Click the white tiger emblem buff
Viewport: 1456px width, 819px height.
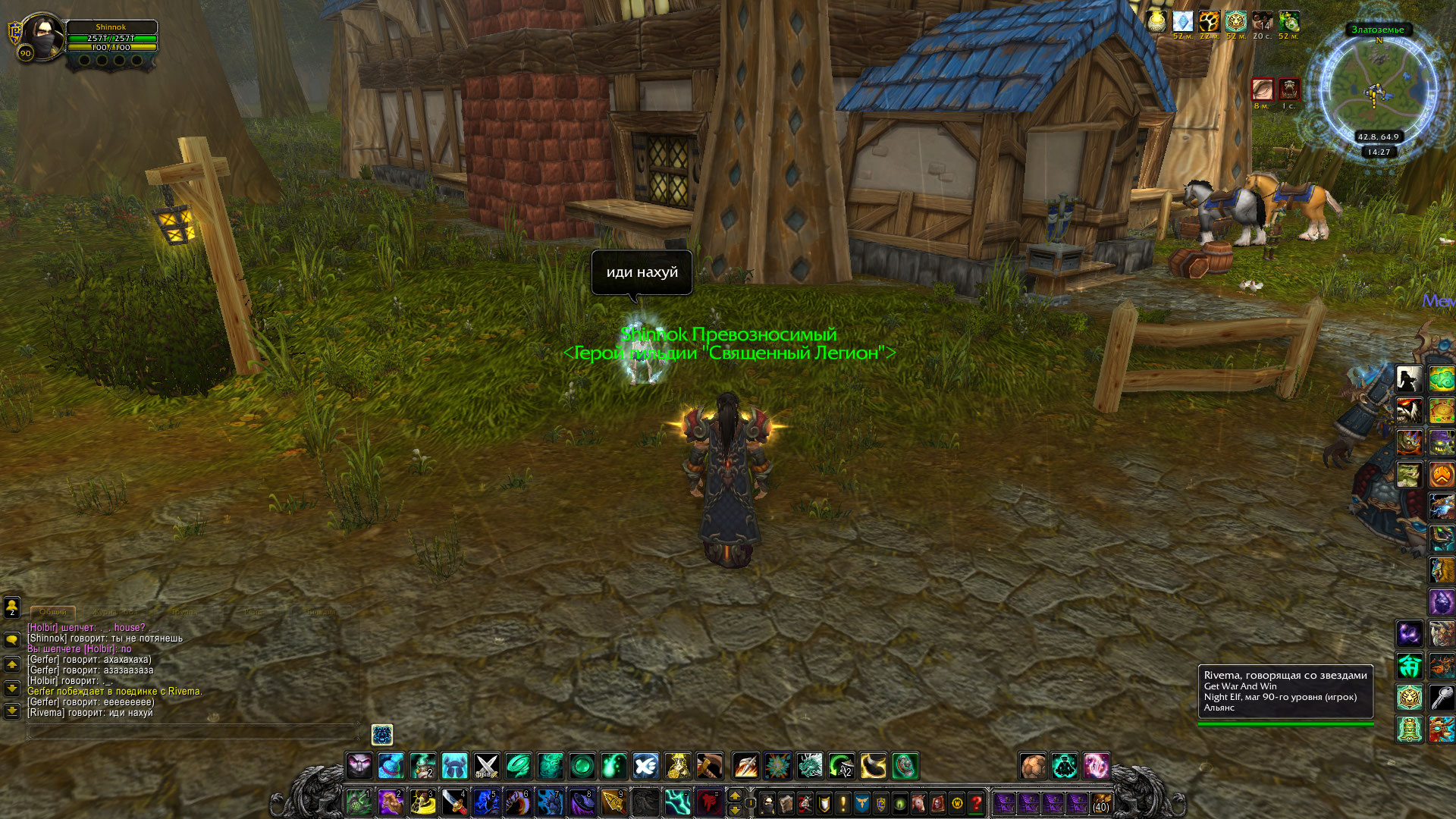click(1235, 21)
